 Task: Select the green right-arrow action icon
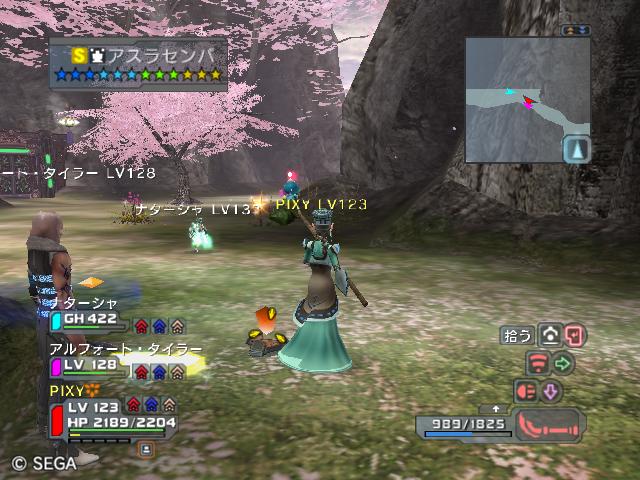pyautogui.click(x=563, y=364)
